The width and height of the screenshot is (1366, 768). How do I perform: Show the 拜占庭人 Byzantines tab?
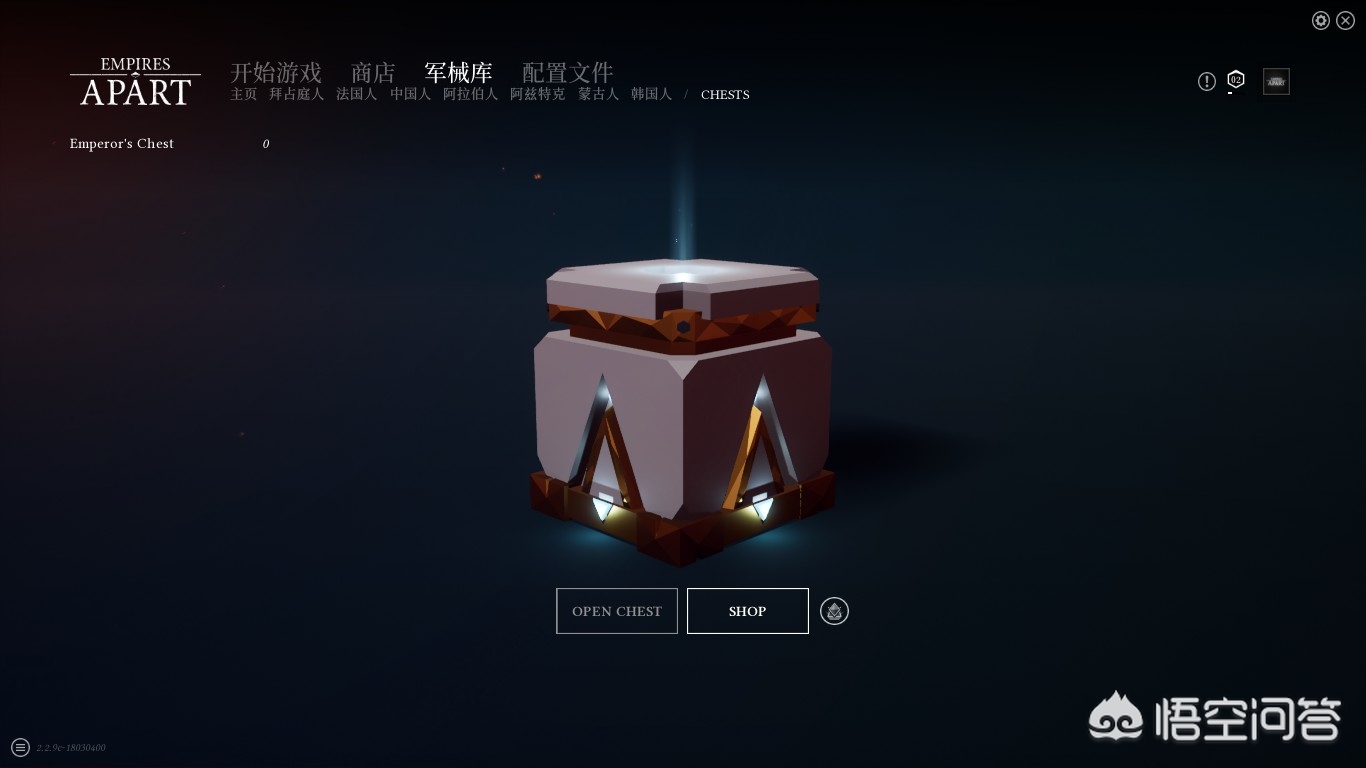tap(296, 94)
